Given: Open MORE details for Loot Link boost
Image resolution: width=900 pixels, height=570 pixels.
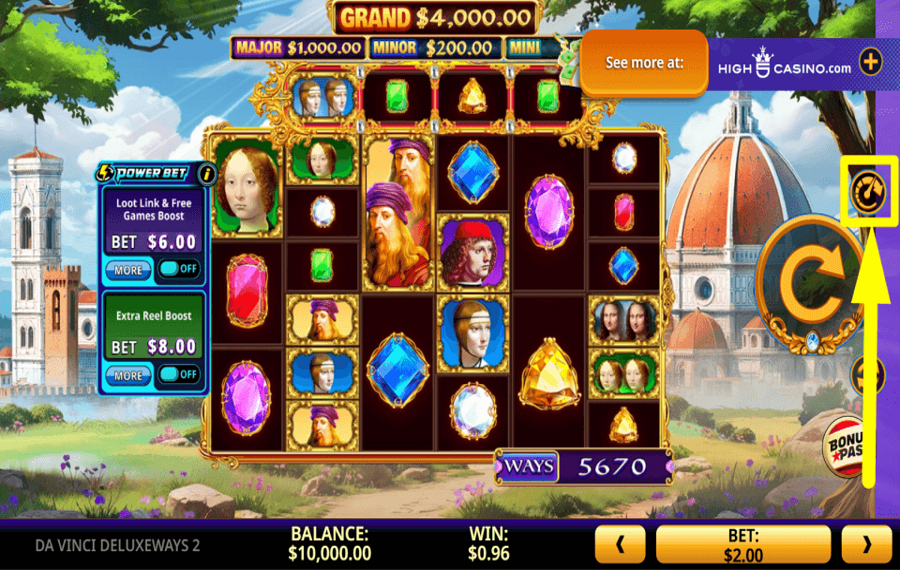Looking at the screenshot, I should 129,270.
